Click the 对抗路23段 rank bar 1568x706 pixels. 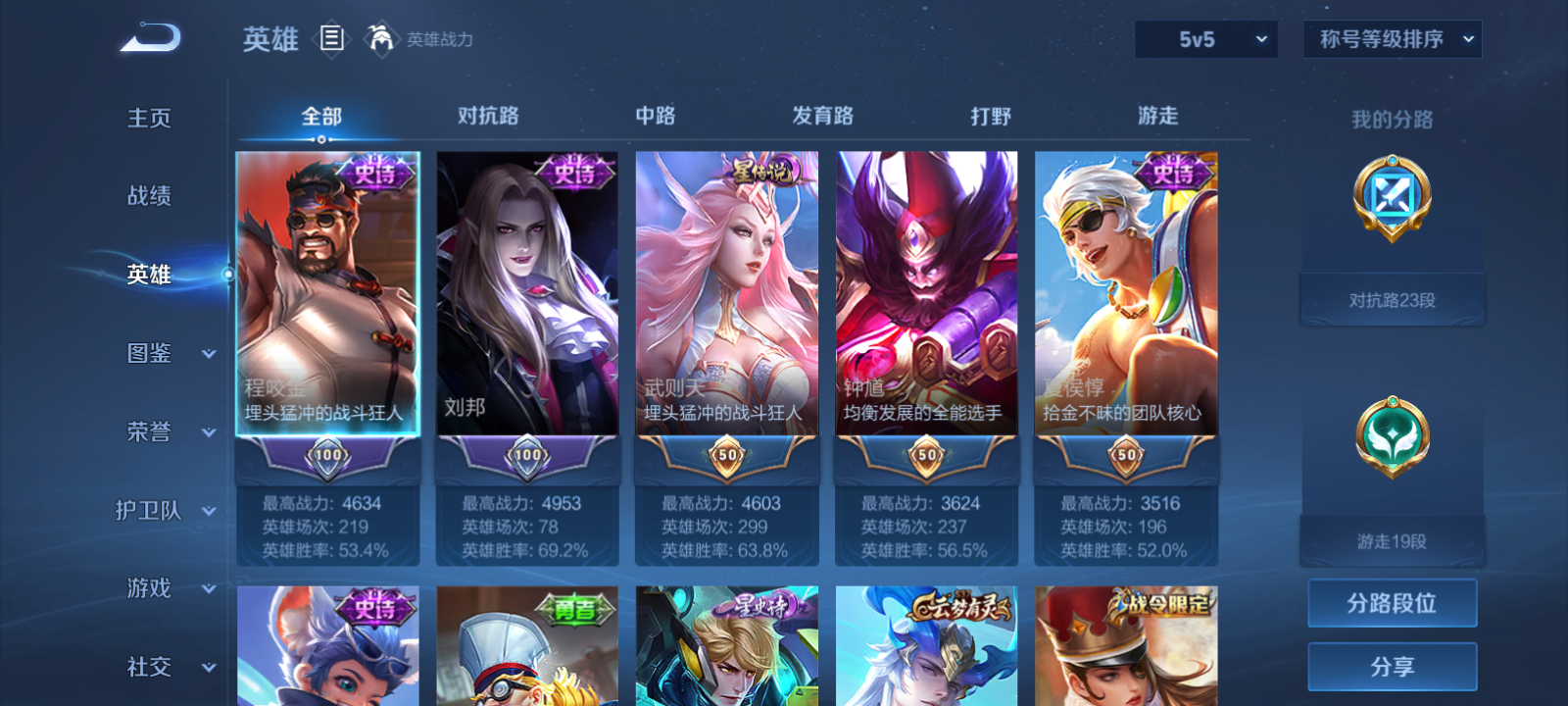[1392, 299]
